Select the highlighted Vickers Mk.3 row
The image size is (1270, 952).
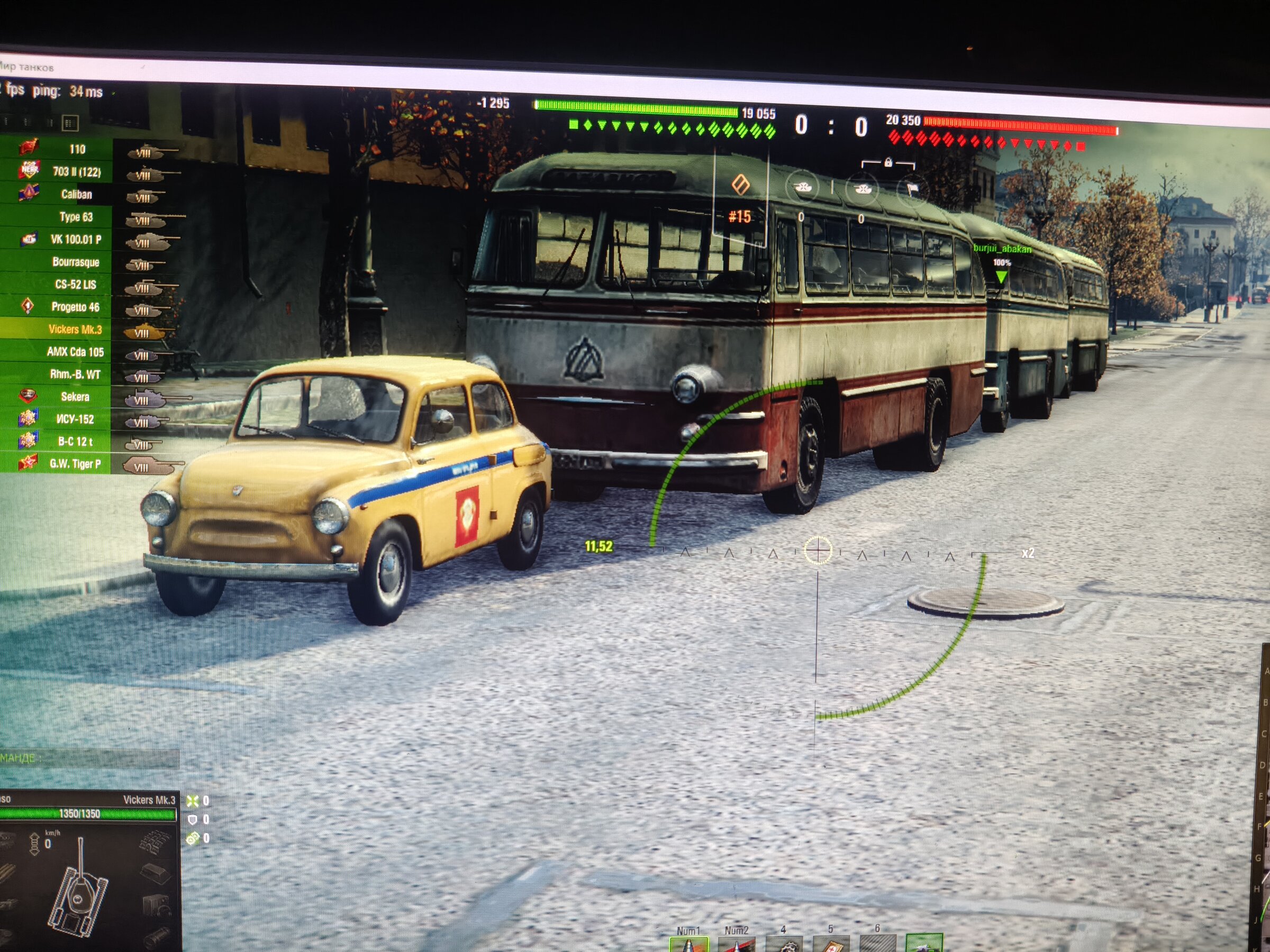click(x=75, y=329)
